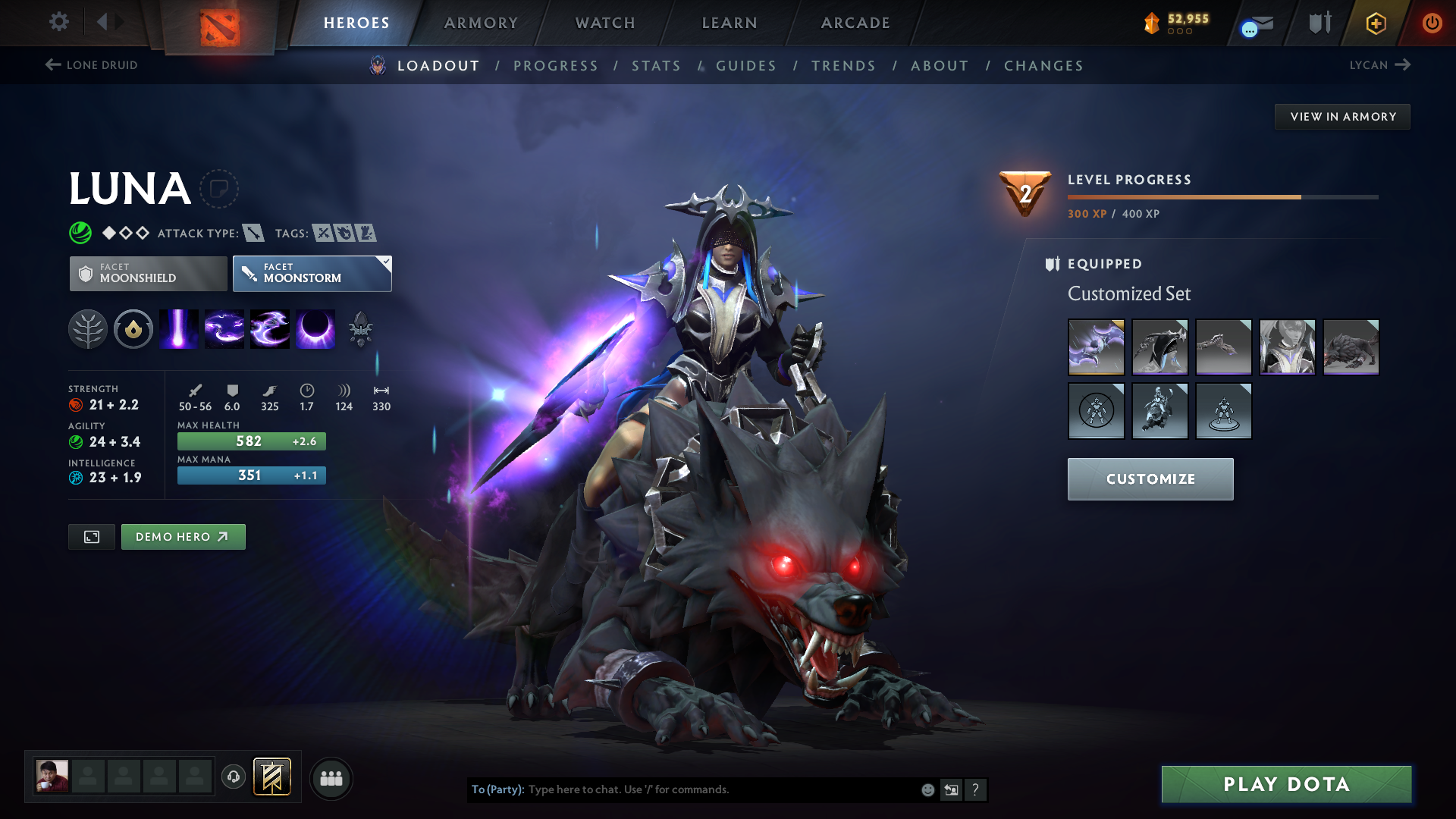
Task: Click the View in Armory button
Action: (1342, 117)
